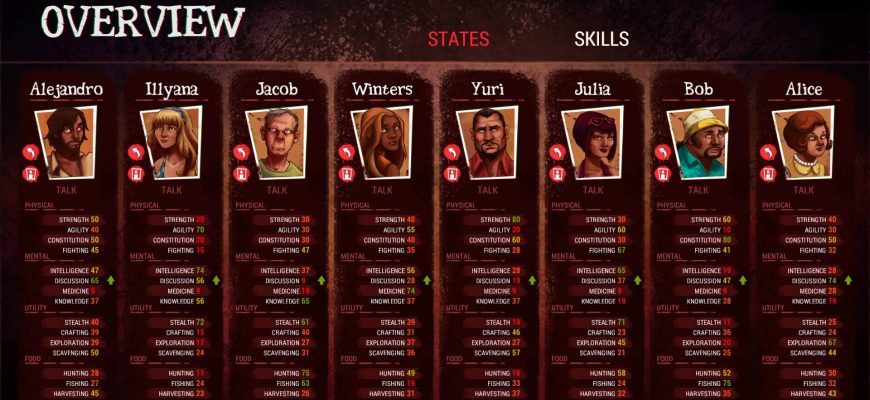The width and height of the screenshot is (870, 400).
Task: Choose Alice's portrait
Action: [805, 142]
